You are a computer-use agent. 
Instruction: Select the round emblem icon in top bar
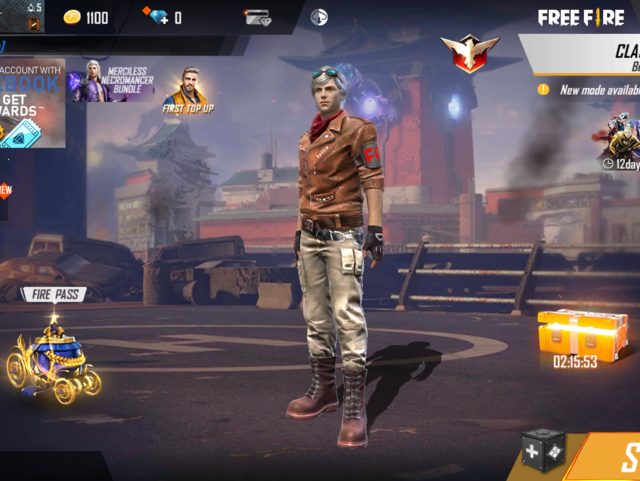(319, 17)
